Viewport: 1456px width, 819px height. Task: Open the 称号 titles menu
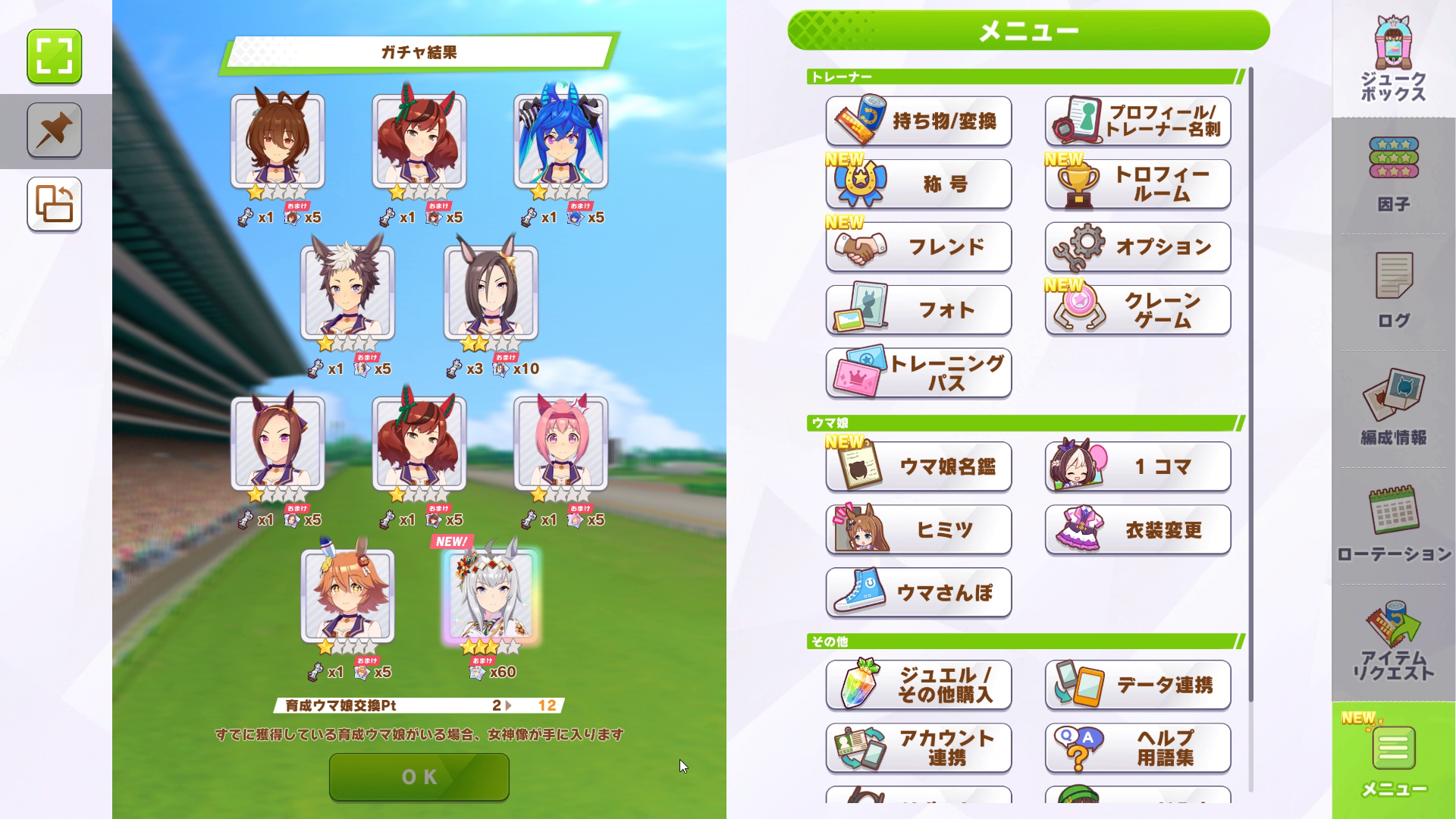(x=918, y=184)
